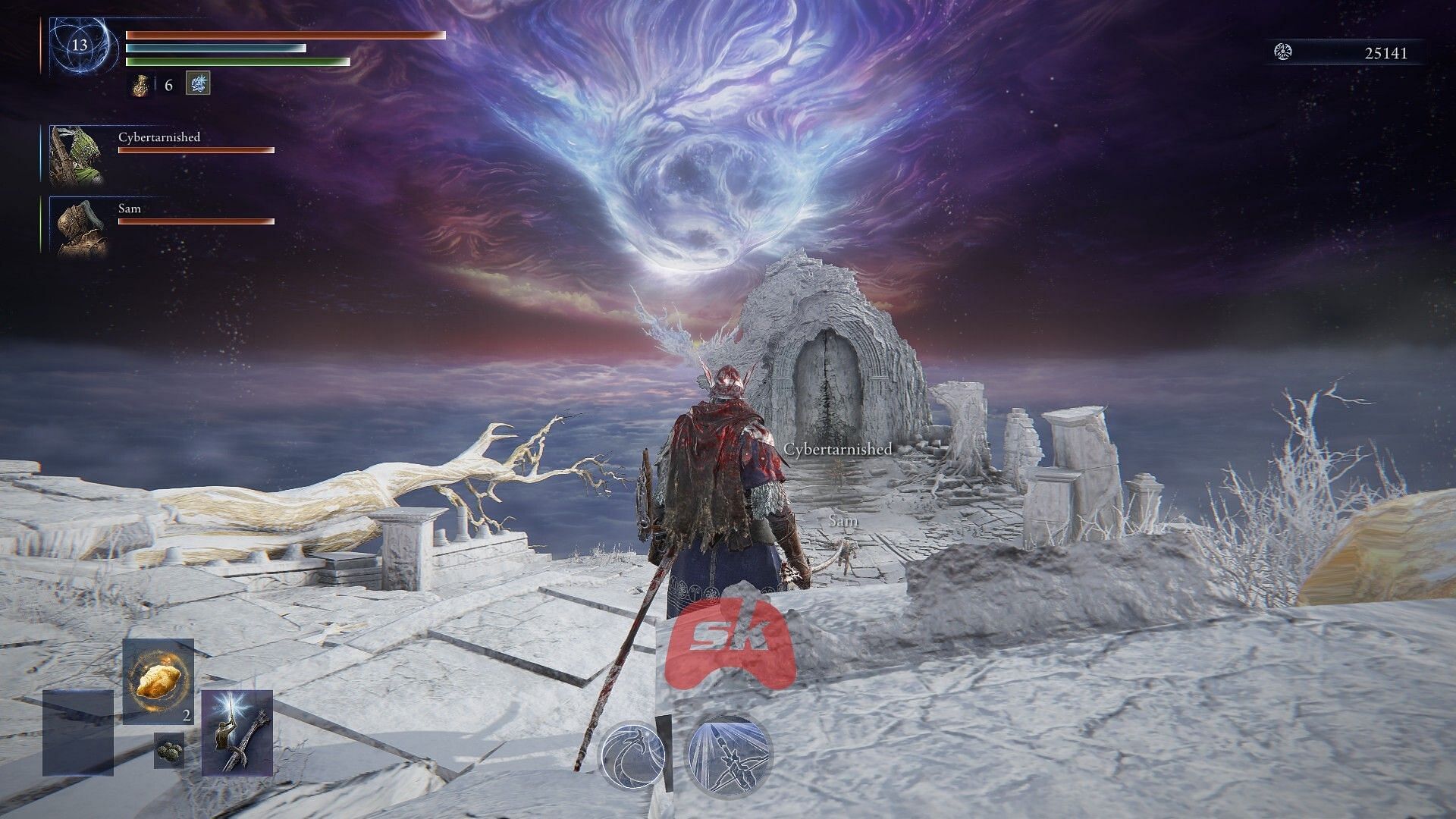The image size is (1456, 819).
Task: Trigger the radiant bow ultimate art
Action: [x=728, y=755]
